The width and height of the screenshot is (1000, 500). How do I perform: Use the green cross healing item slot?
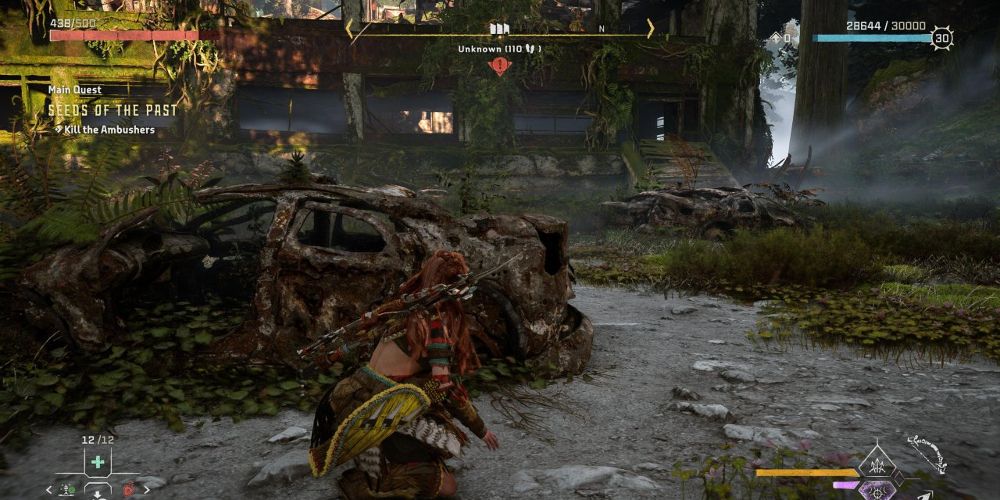click(x=97, y=463)
